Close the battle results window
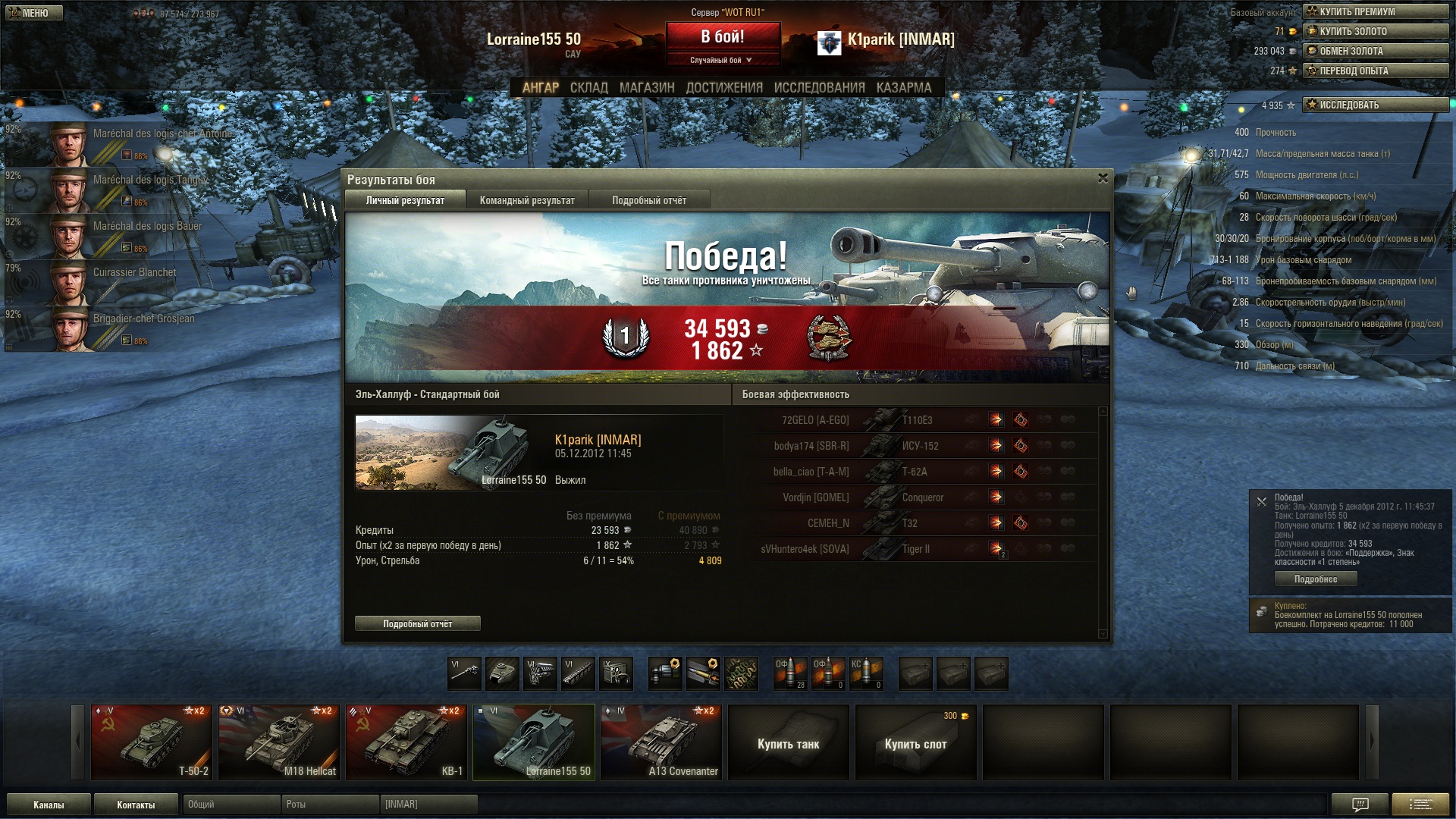1456x819 pixels. point(1103,178)
